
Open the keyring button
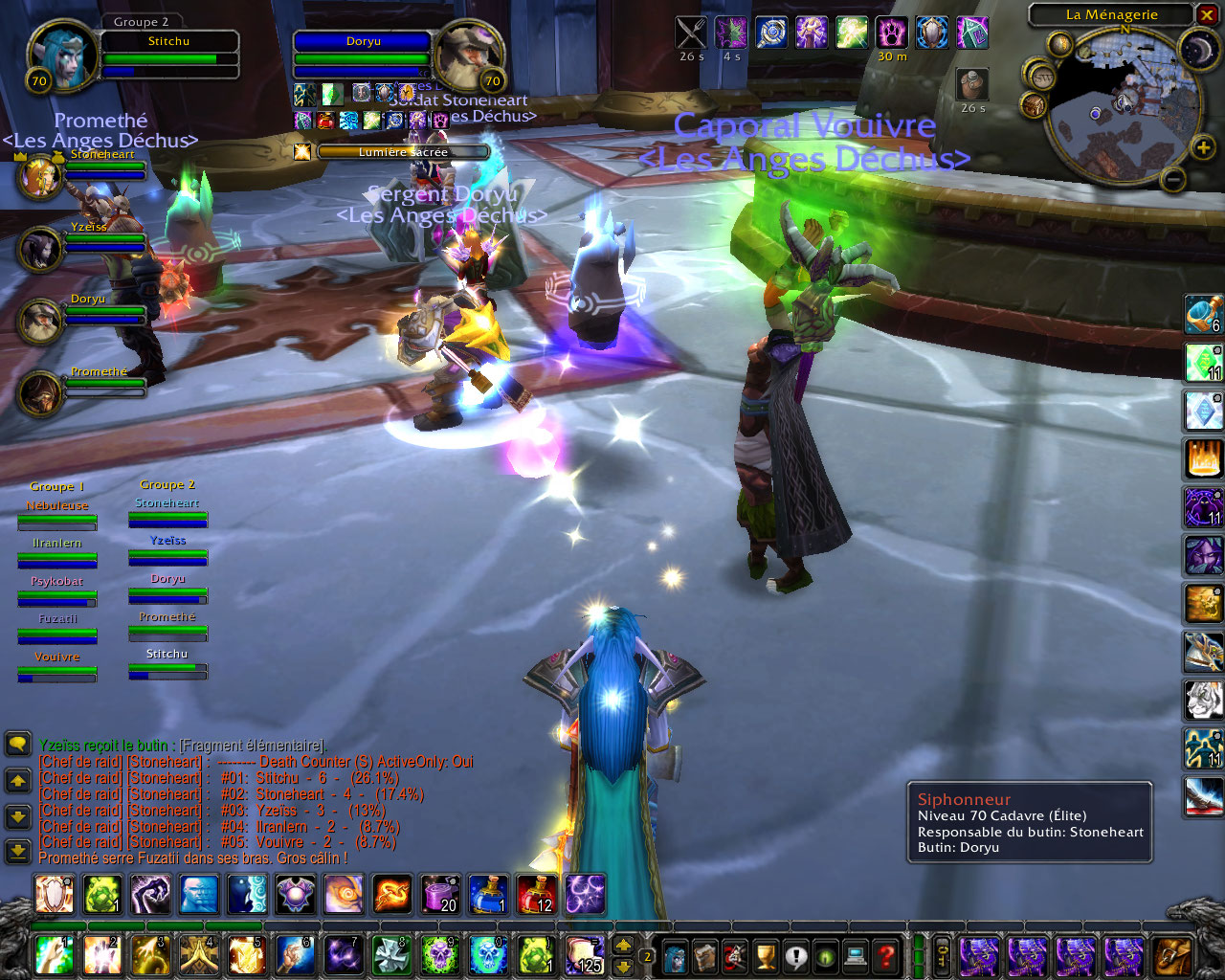point(942,956)
